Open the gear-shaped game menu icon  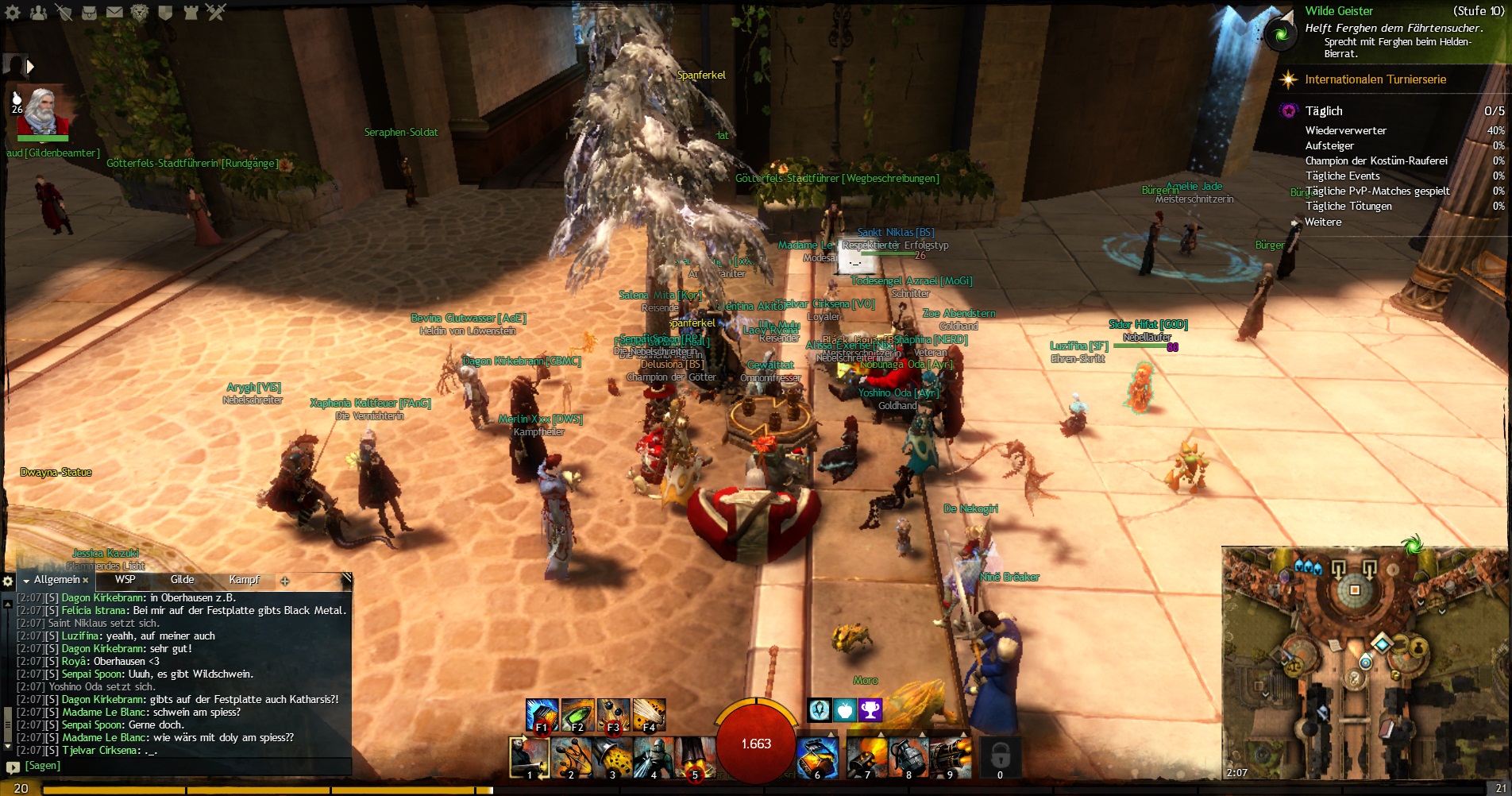point(13,12)
